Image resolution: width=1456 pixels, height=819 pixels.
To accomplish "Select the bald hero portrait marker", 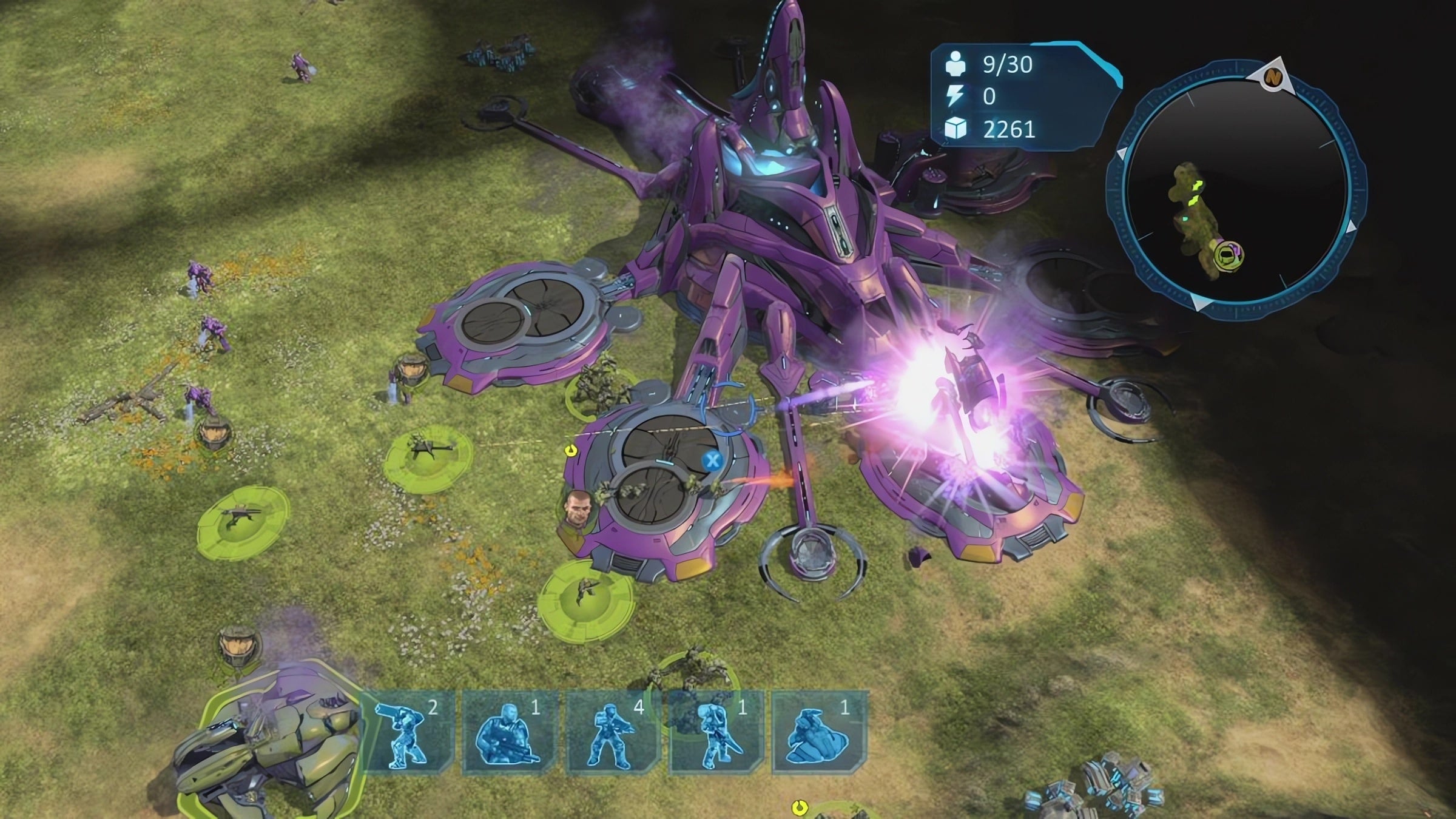I will pos(575,508).
